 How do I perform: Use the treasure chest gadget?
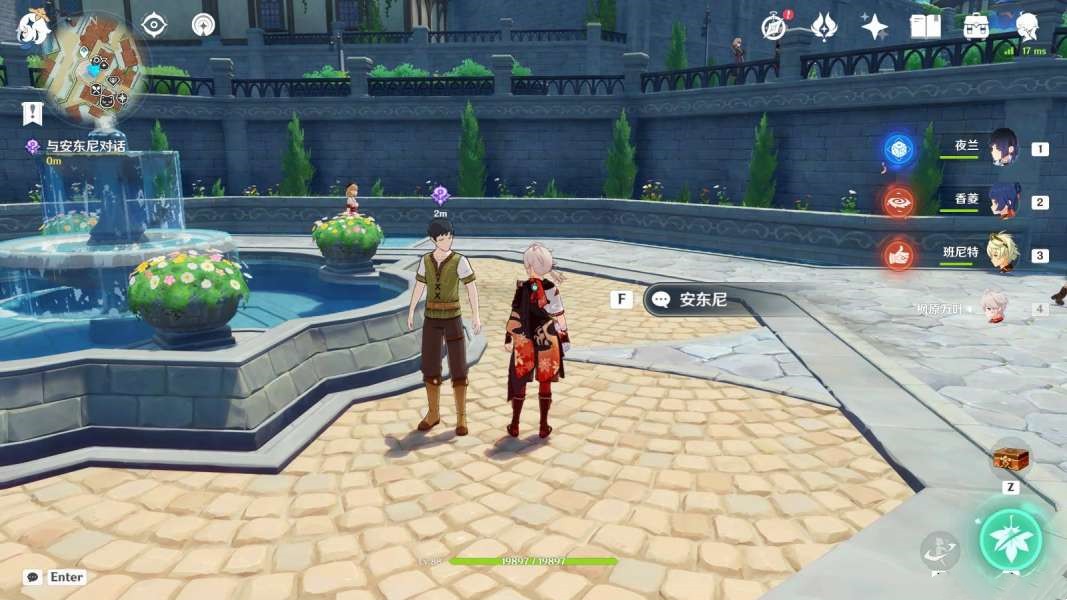[x=1010, y=460]
